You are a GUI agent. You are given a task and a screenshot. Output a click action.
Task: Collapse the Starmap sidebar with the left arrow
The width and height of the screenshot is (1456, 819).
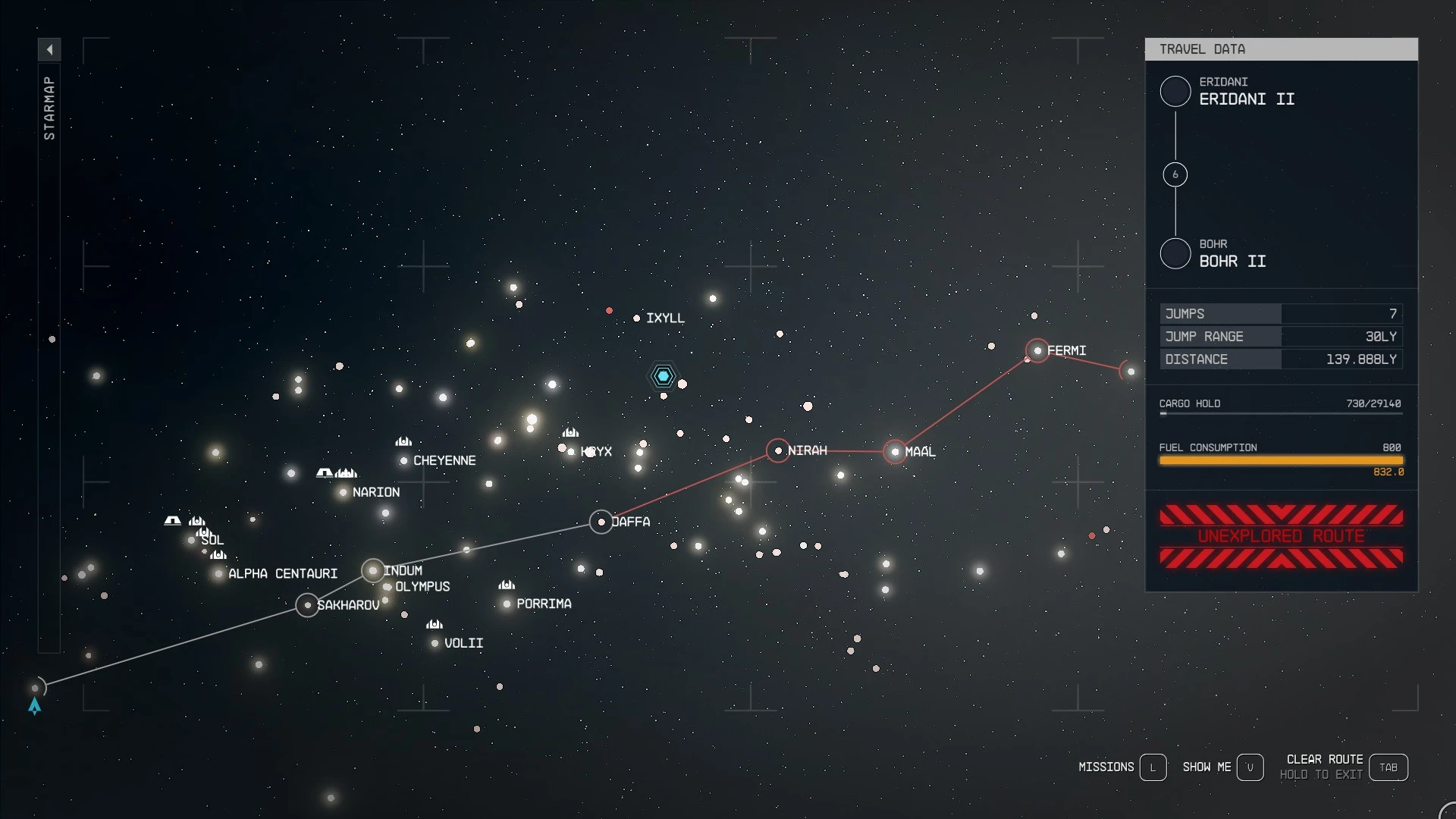(x=49, y=49)
